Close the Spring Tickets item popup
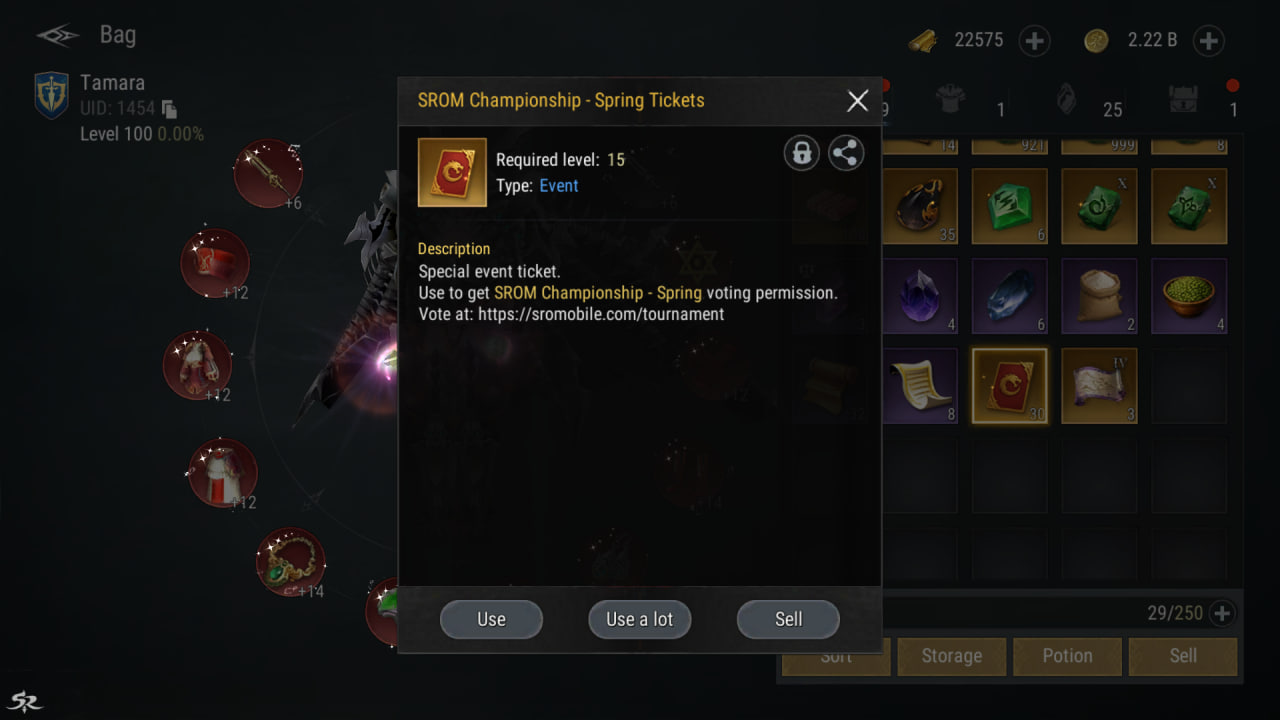The width and height of the screenshot is (1280, 720). pos(857,101)
